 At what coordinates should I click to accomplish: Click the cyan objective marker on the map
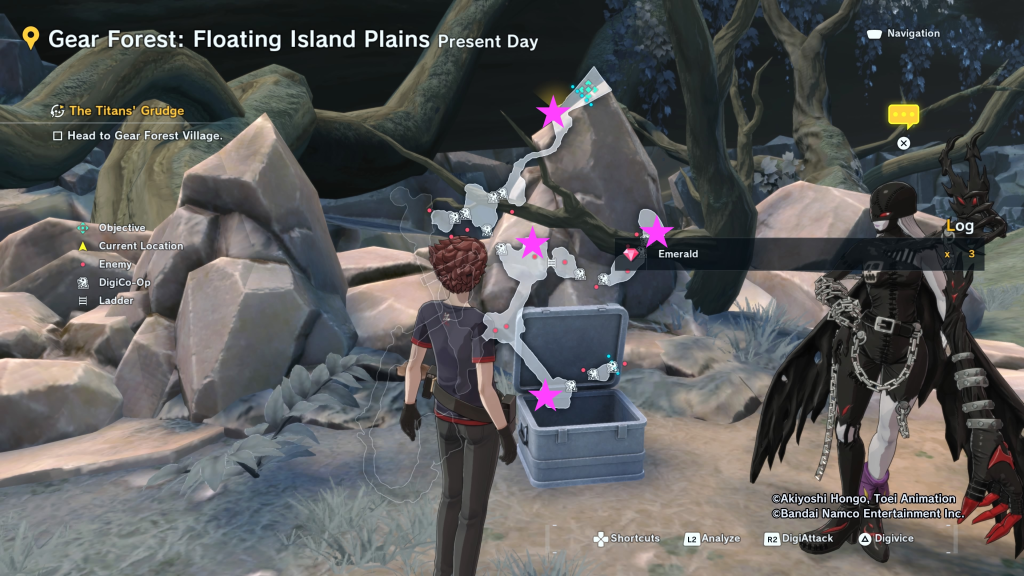coord(585,92)
